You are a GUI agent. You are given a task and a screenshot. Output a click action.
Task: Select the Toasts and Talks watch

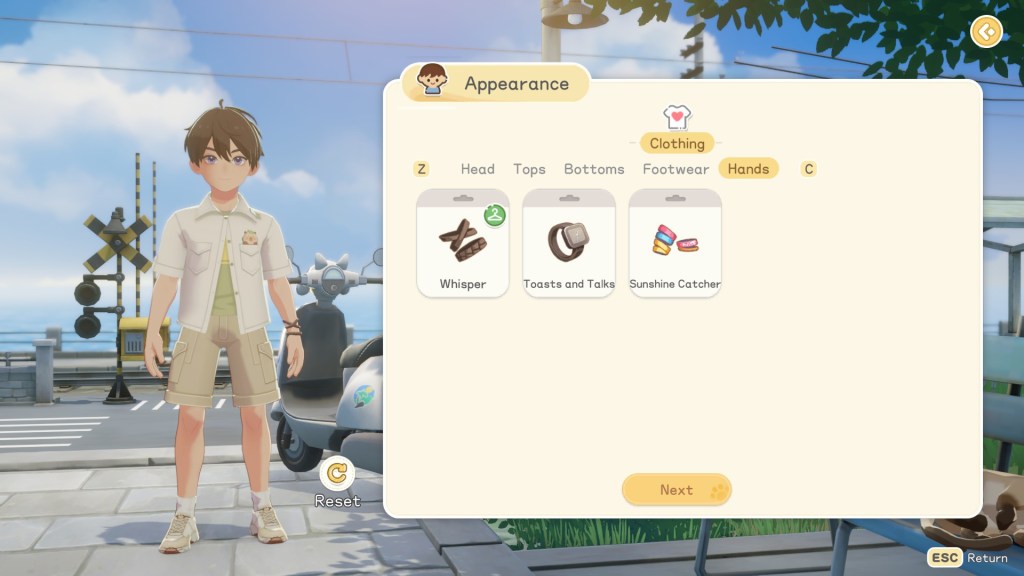[569, 244]
